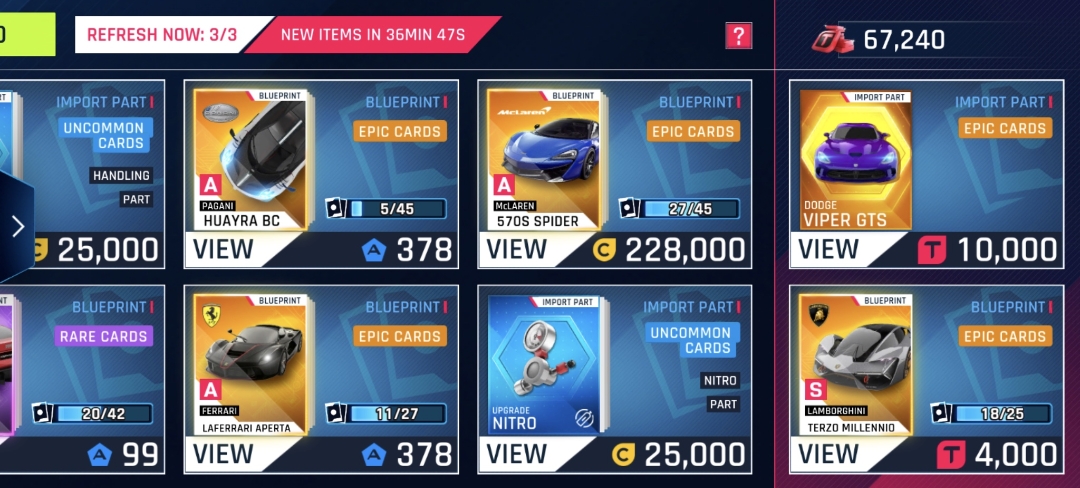
Task: View the Dodge Viper GTS import part
Action: tap(828, 249)
